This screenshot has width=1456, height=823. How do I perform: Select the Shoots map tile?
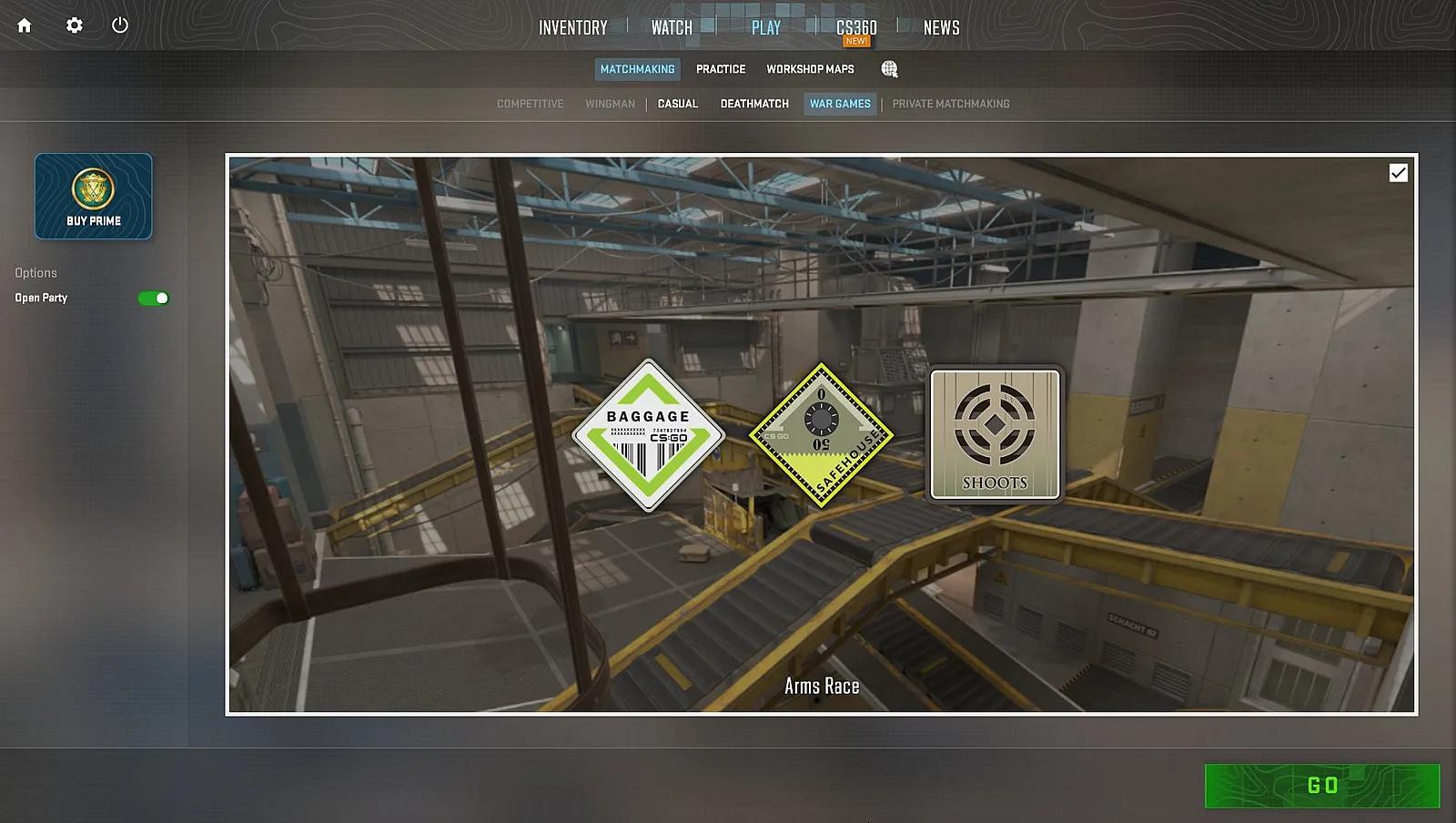[x=993, y=435]
